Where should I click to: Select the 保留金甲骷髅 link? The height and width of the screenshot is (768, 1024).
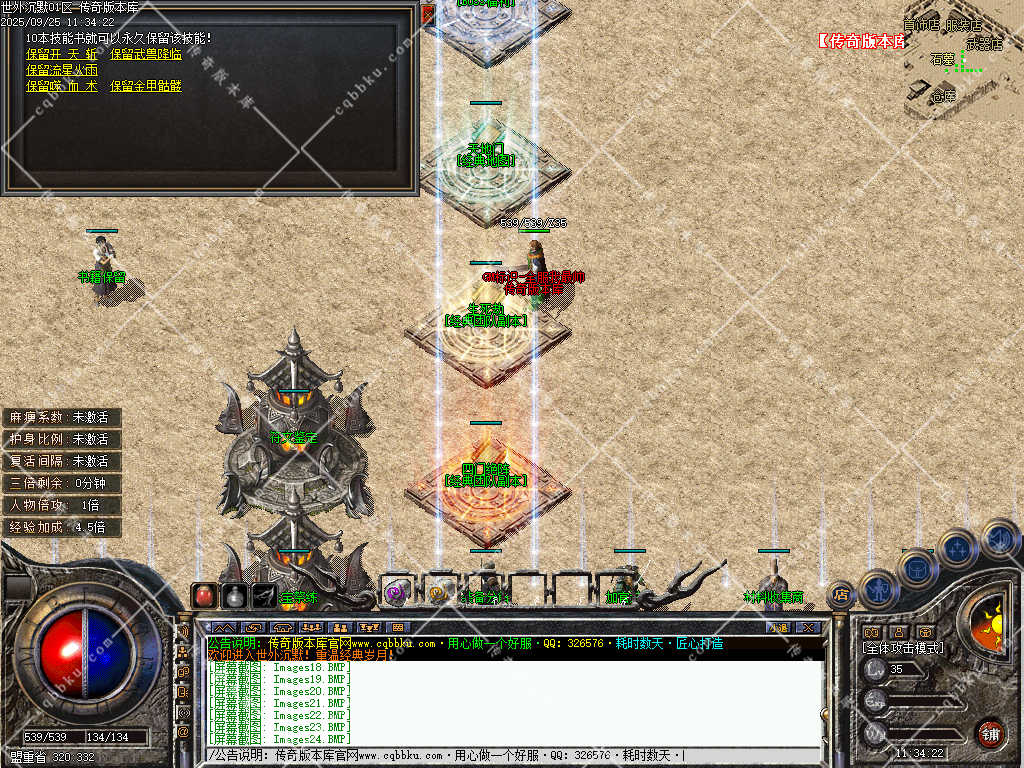(146, 86)
